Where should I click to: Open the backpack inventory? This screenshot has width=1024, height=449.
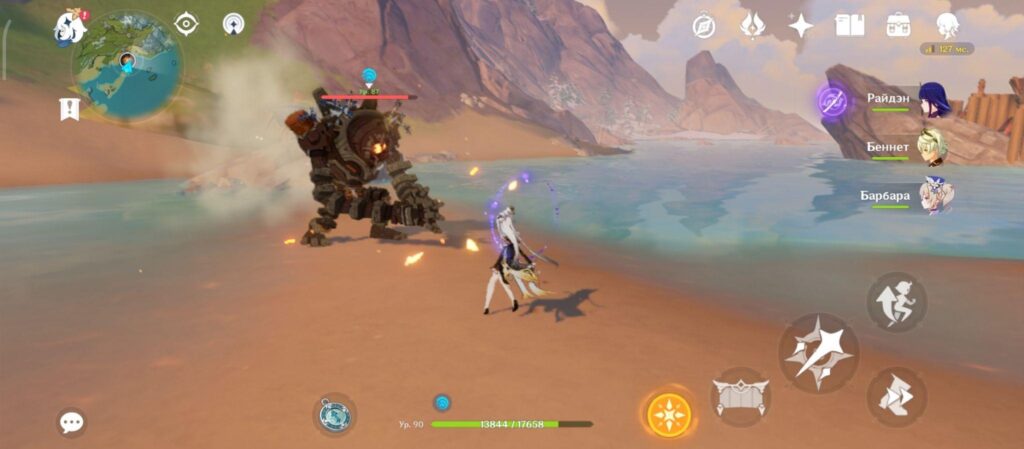pos(897,26)
